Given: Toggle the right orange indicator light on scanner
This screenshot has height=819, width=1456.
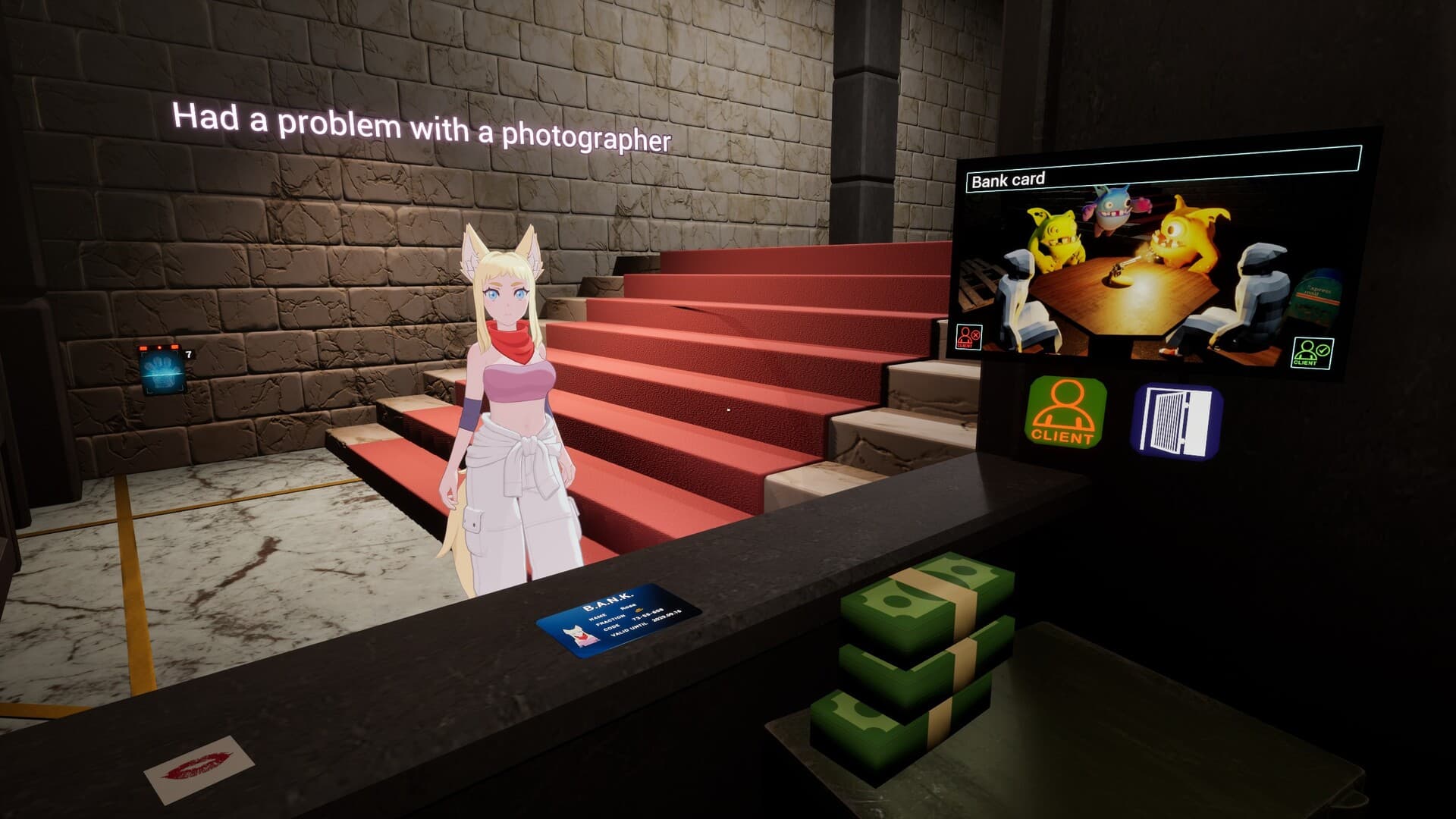Looking at the screenshot, I should tap(174, 347).
